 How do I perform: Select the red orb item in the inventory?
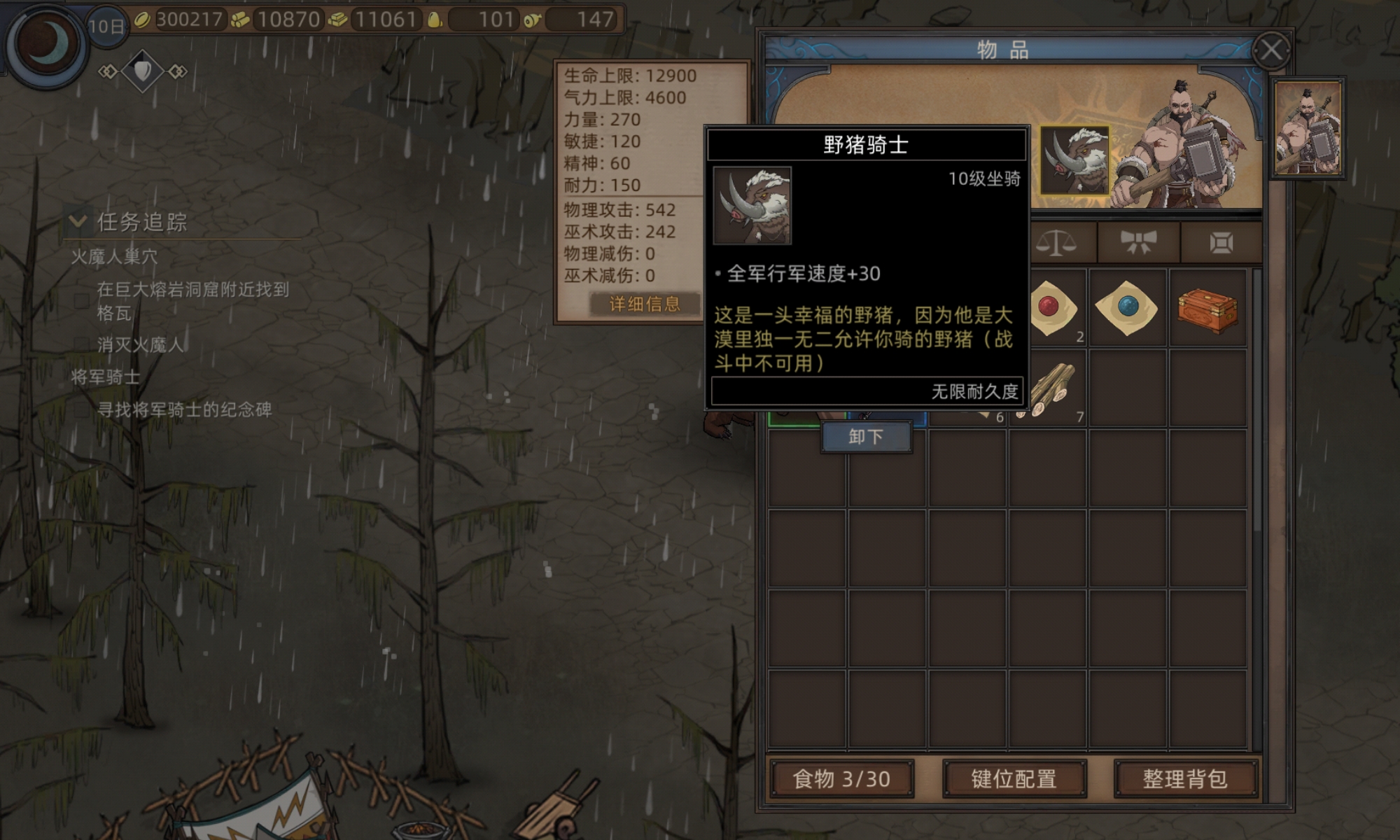point(1050,308)
